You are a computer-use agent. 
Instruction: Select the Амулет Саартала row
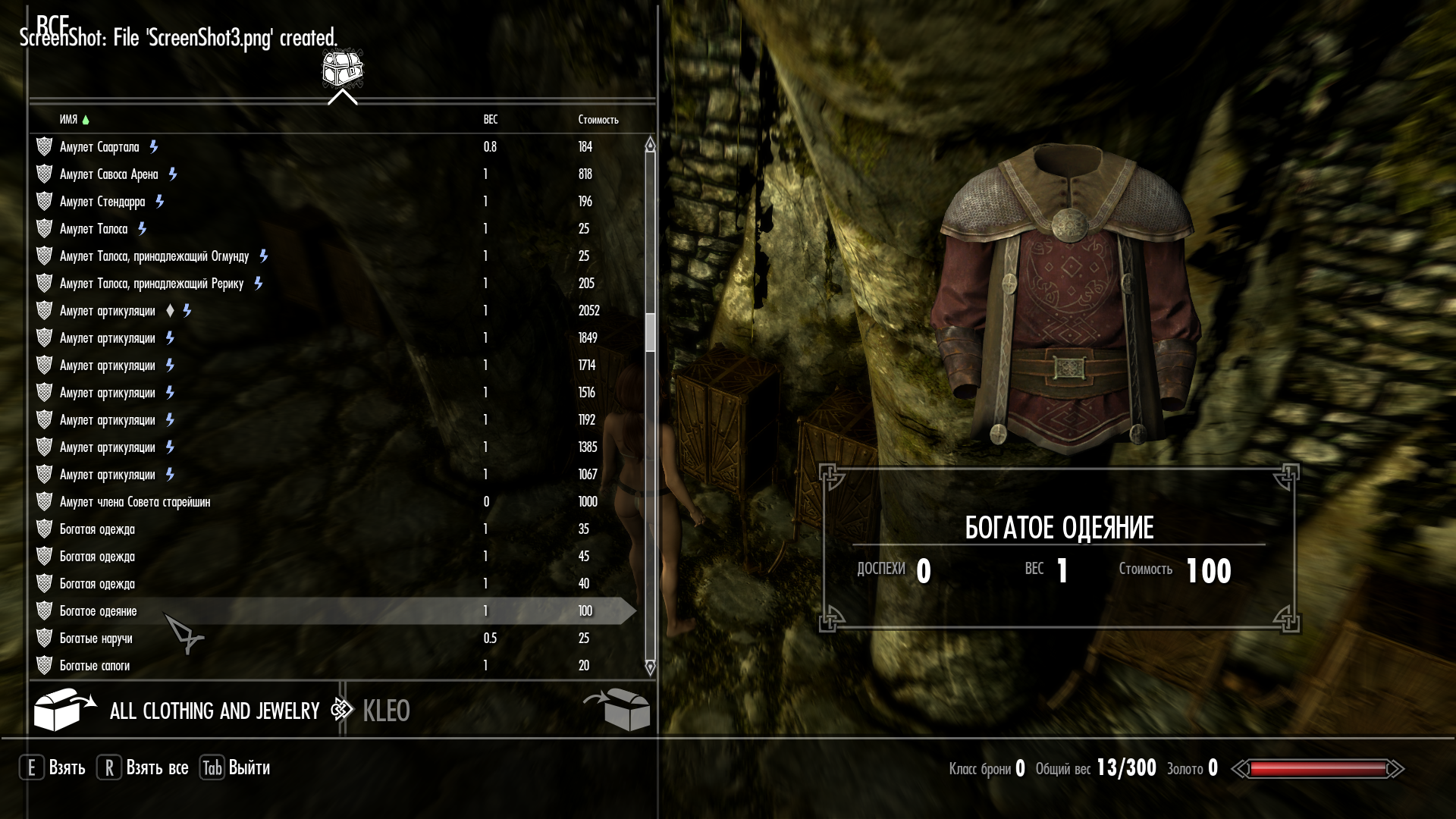coord(99,147)
